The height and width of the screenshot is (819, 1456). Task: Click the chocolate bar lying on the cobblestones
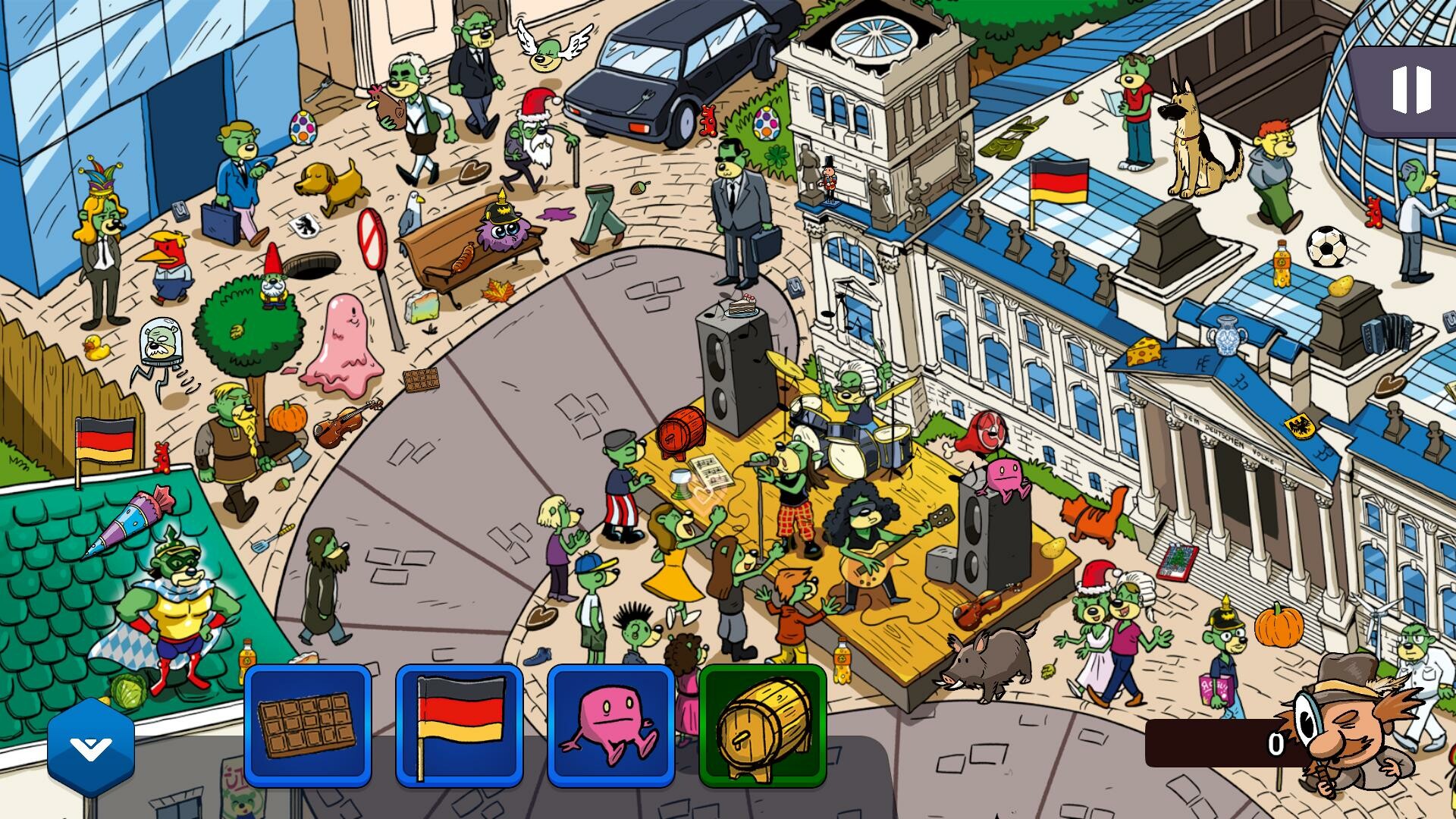point(422,379)
